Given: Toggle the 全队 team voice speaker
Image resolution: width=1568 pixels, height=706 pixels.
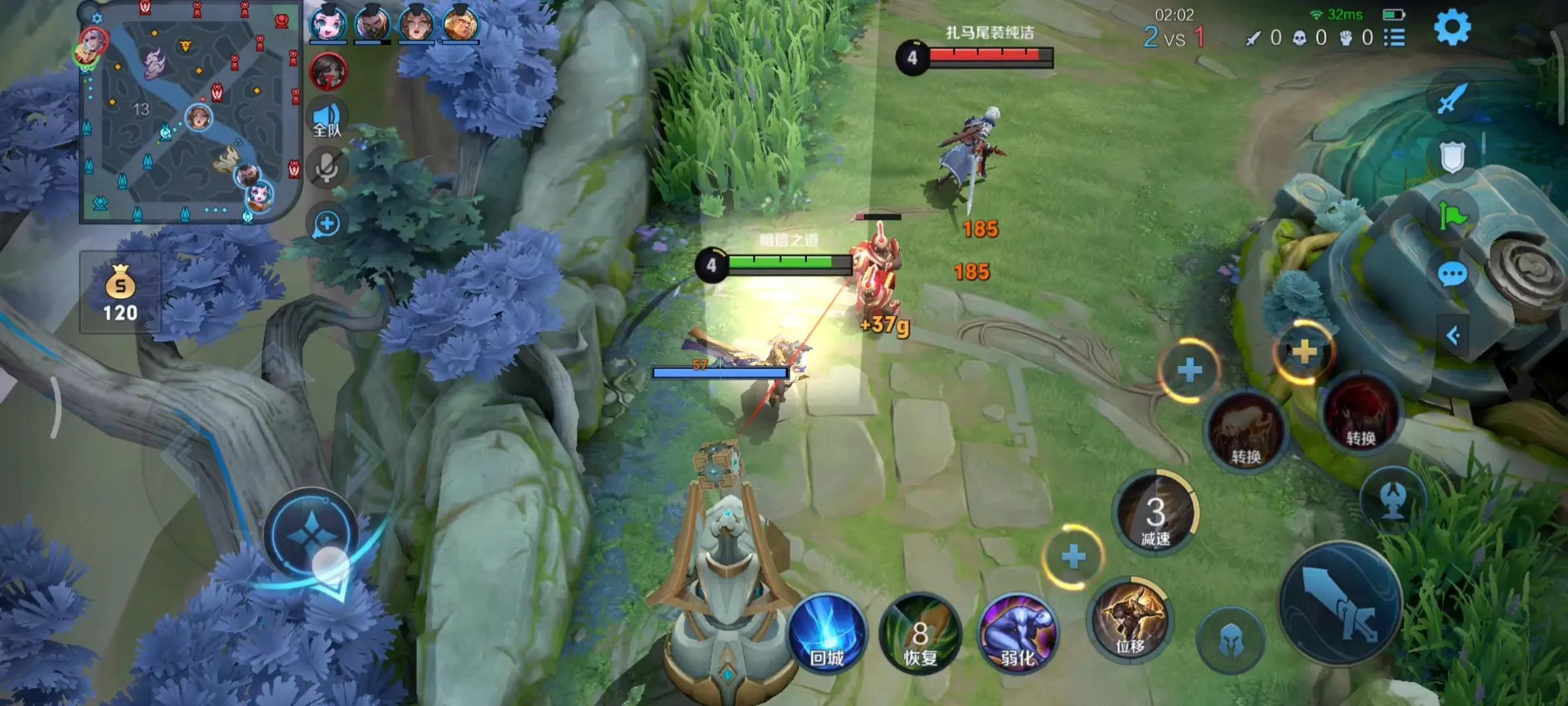Looking at the screenshot, I should click(x=327, y=120).
